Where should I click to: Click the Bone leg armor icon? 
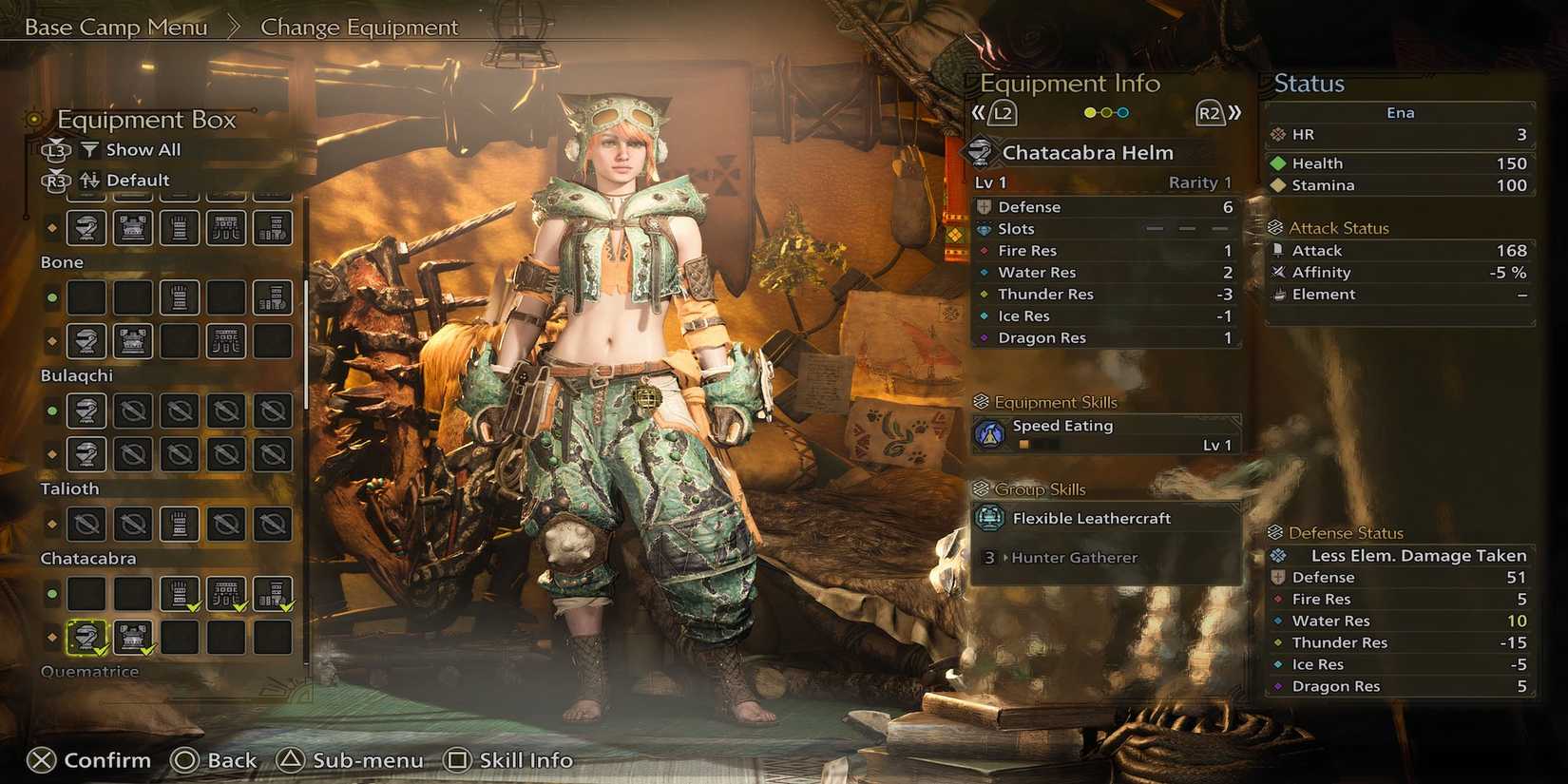(x=273, y=297)
